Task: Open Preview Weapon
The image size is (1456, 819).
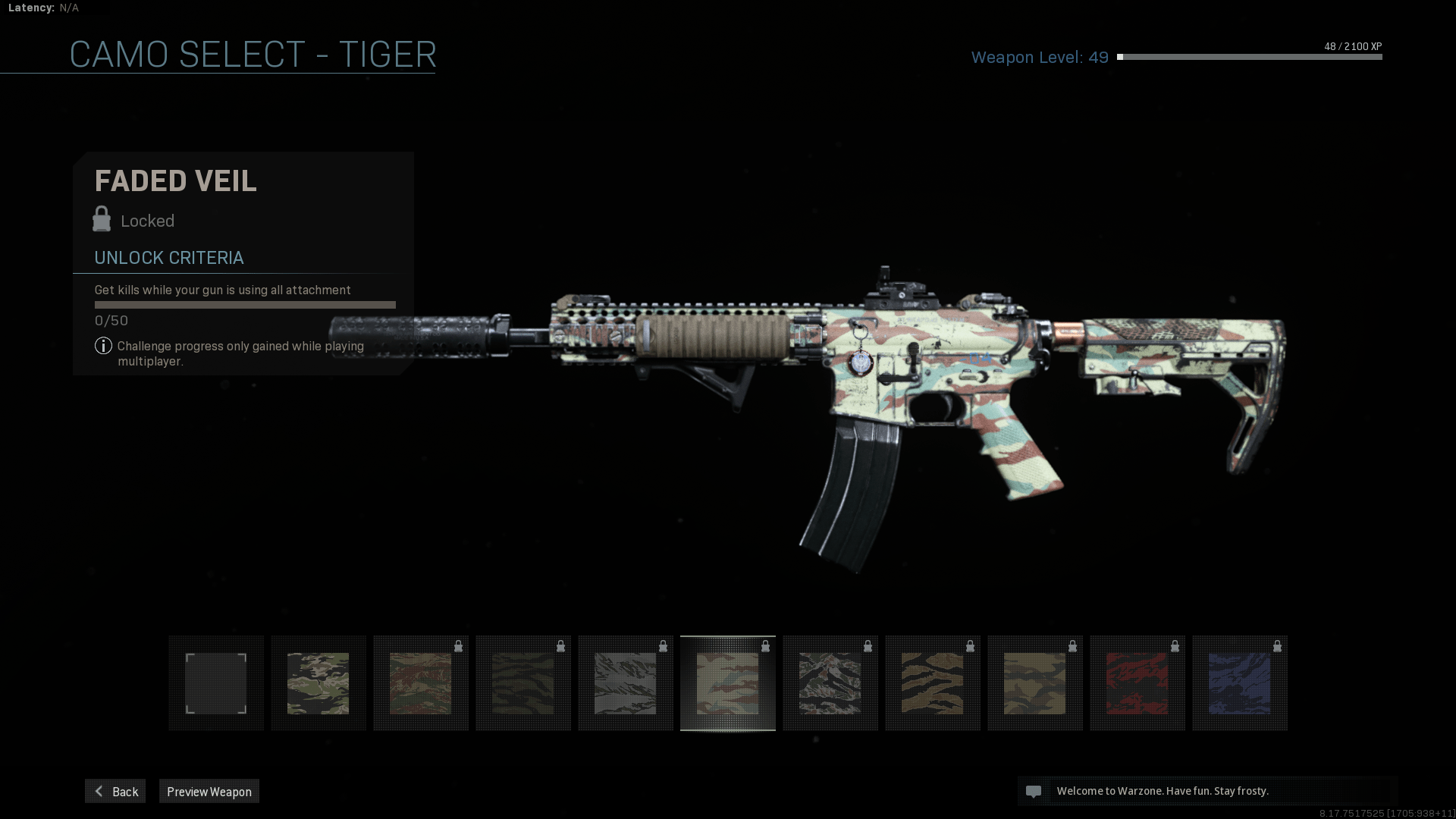Action: pyautogui.click(x=209, y=791)
